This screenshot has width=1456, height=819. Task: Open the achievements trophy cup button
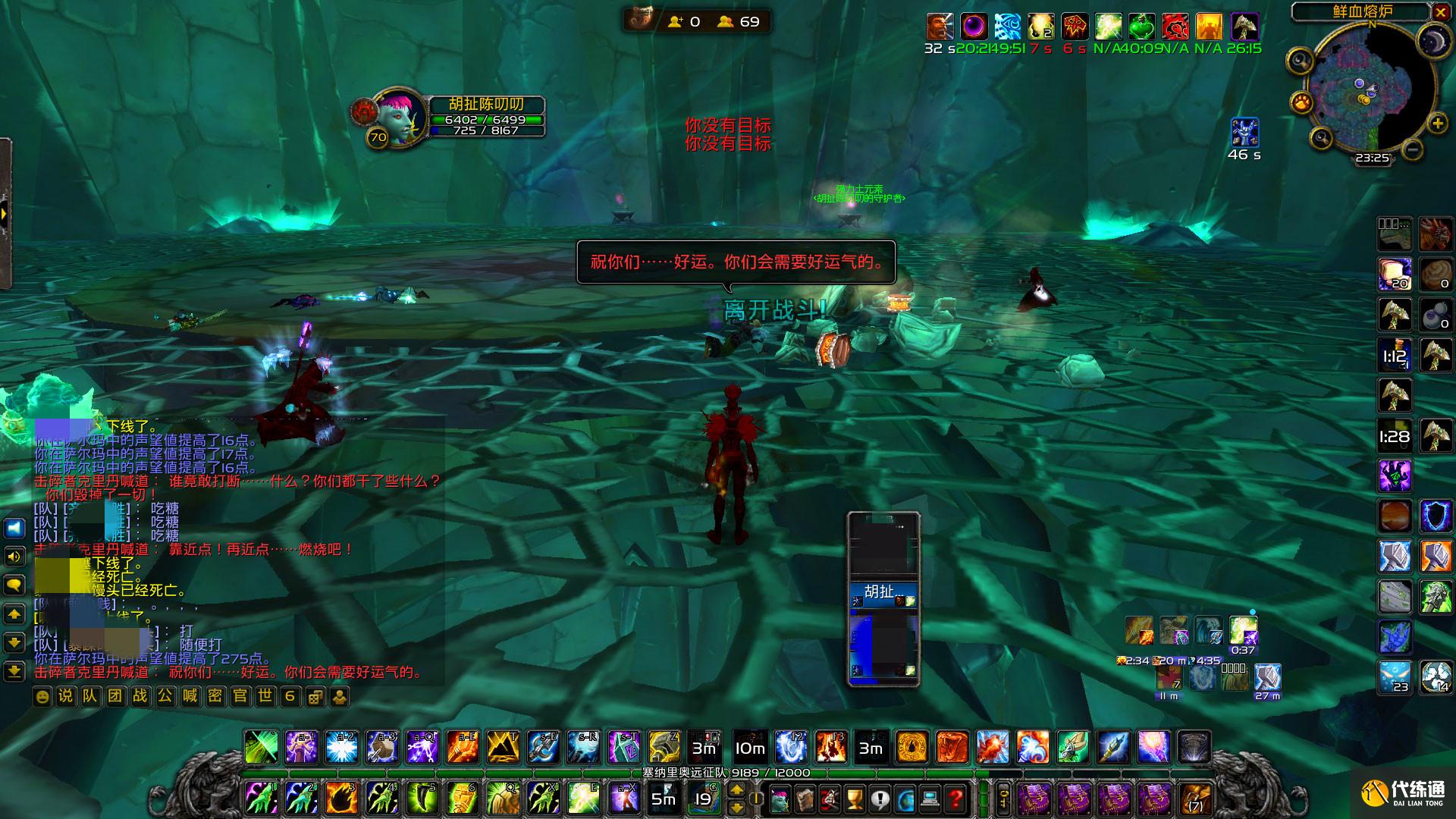pos(854,798)
